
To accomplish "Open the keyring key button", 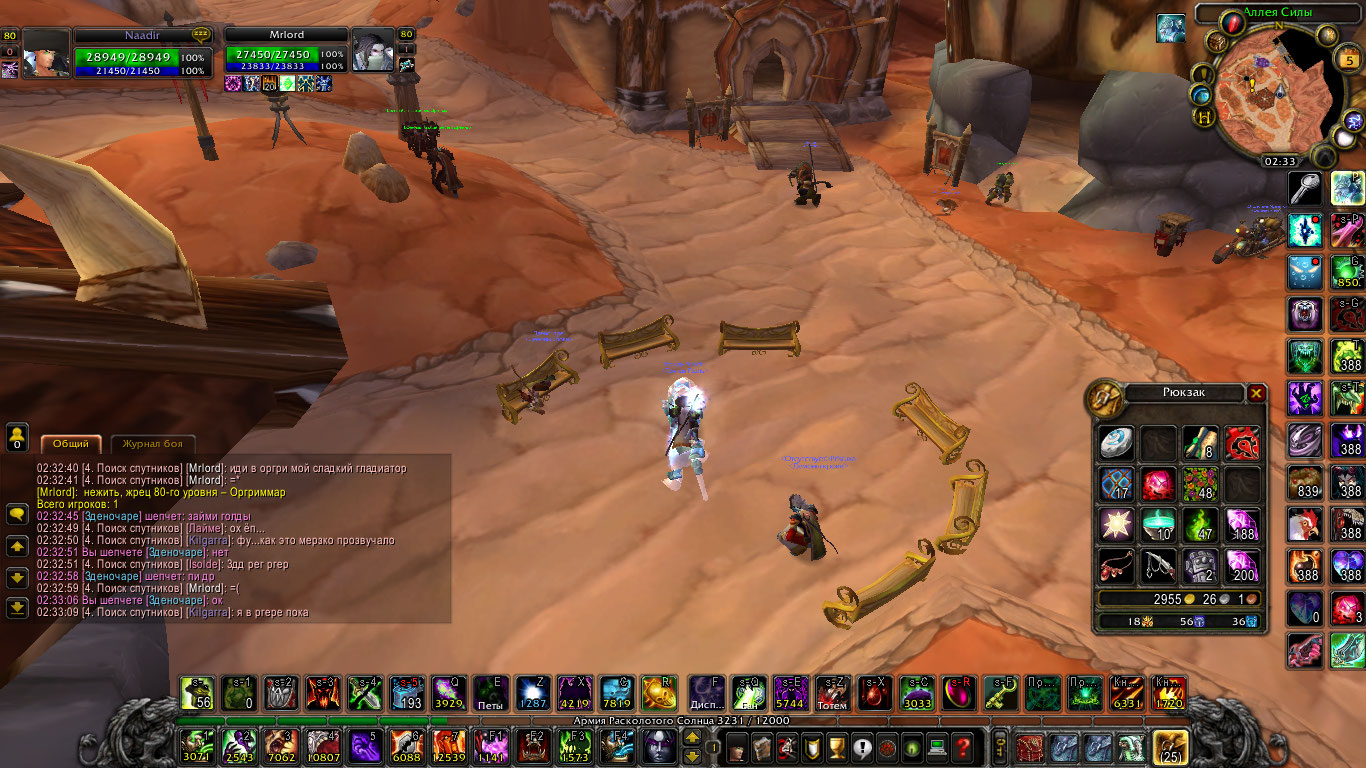I will click(x=999, y=746).
